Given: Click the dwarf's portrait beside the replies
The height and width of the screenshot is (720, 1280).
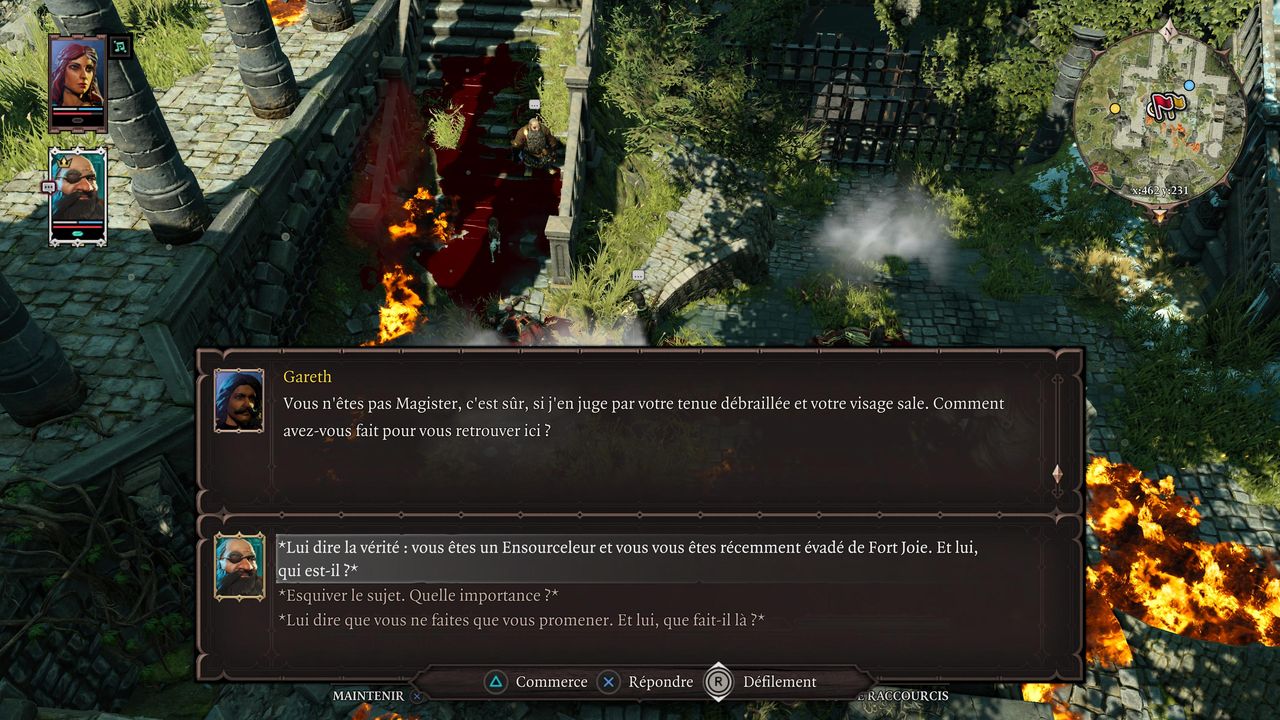Looking at the screenshot, I should click(x=240, y=566).
